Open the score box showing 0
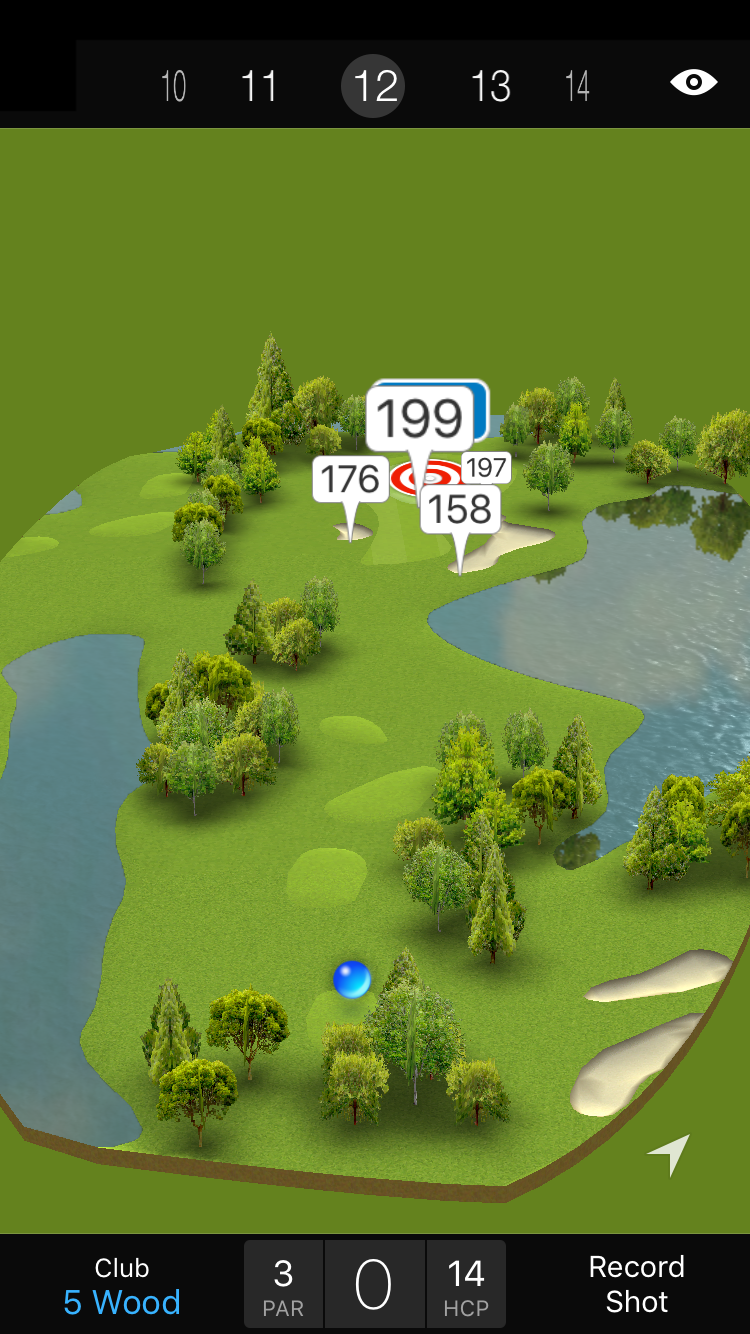The image size is (750, 1334). 374,1285
